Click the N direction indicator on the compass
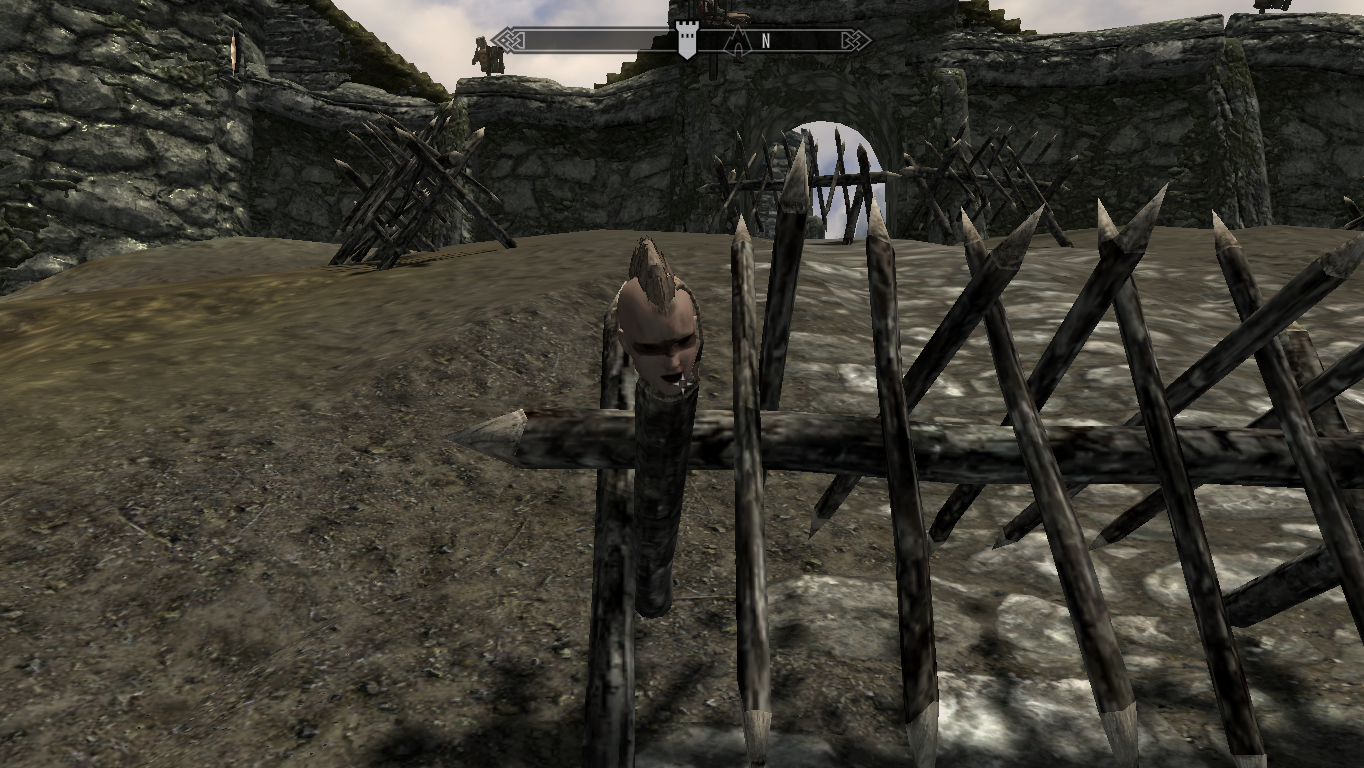Screen dimensions: 1364x768 point(766,39)
